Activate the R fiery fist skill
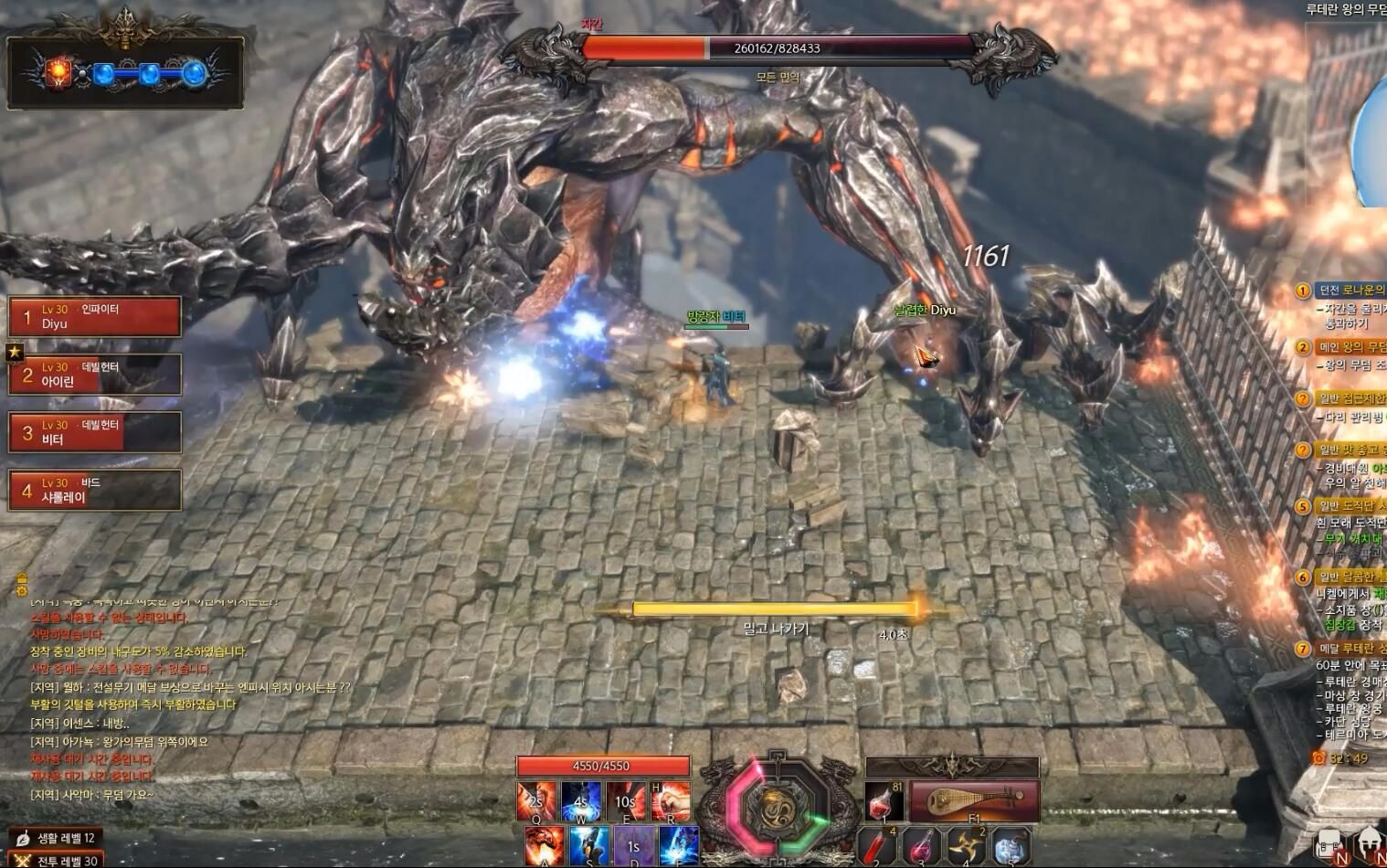Viewport: 1387px width, 868px height. coord(670,801)
